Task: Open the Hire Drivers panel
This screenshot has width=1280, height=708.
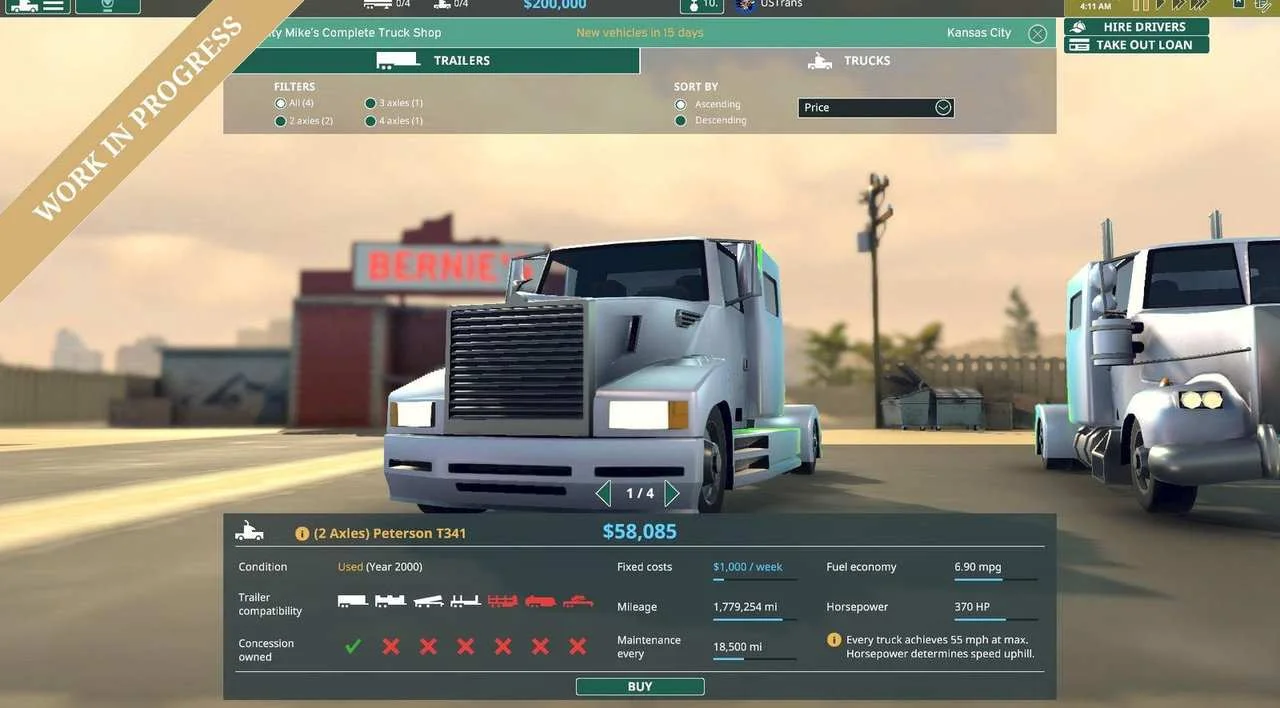Action: (1136, 27)
